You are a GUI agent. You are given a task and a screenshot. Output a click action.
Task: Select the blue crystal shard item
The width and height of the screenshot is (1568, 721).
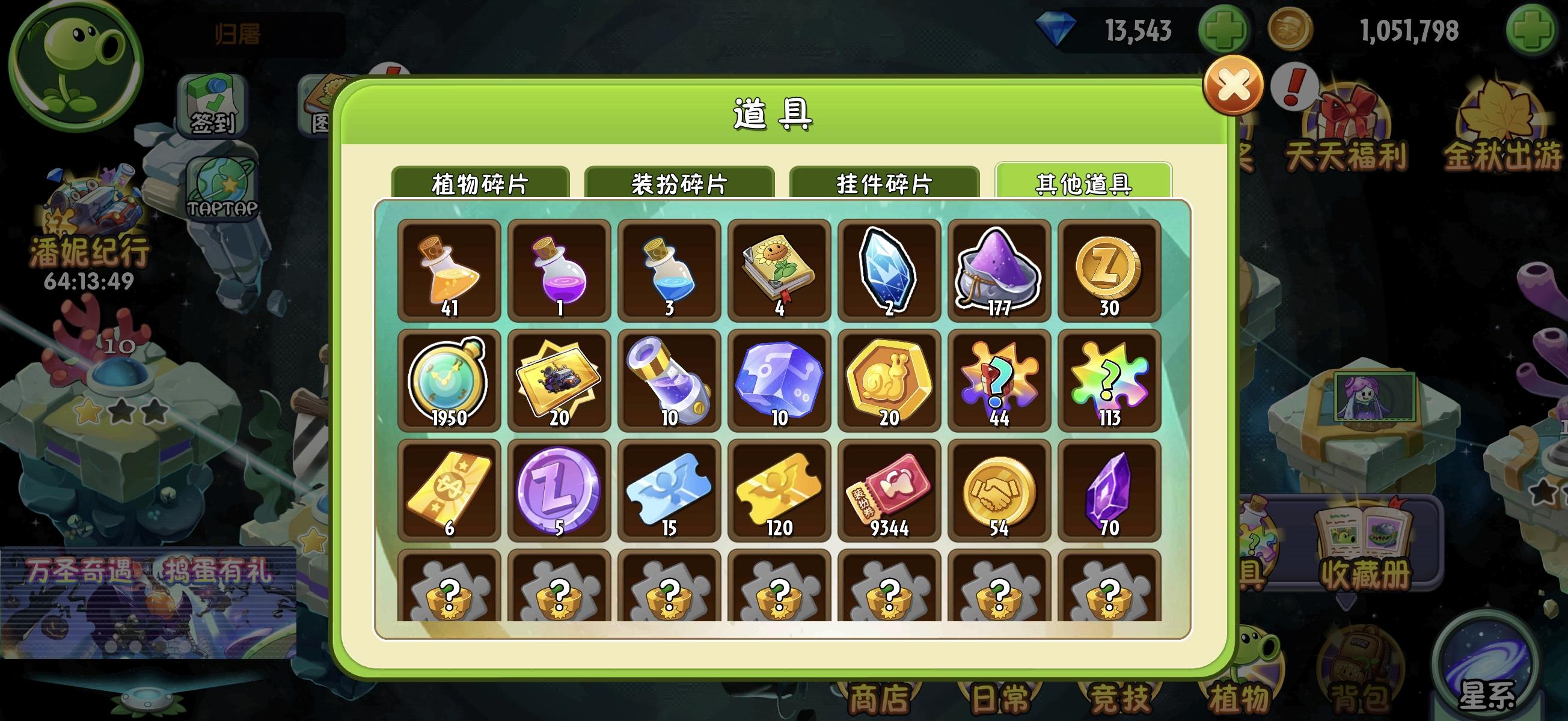point(888,271)
